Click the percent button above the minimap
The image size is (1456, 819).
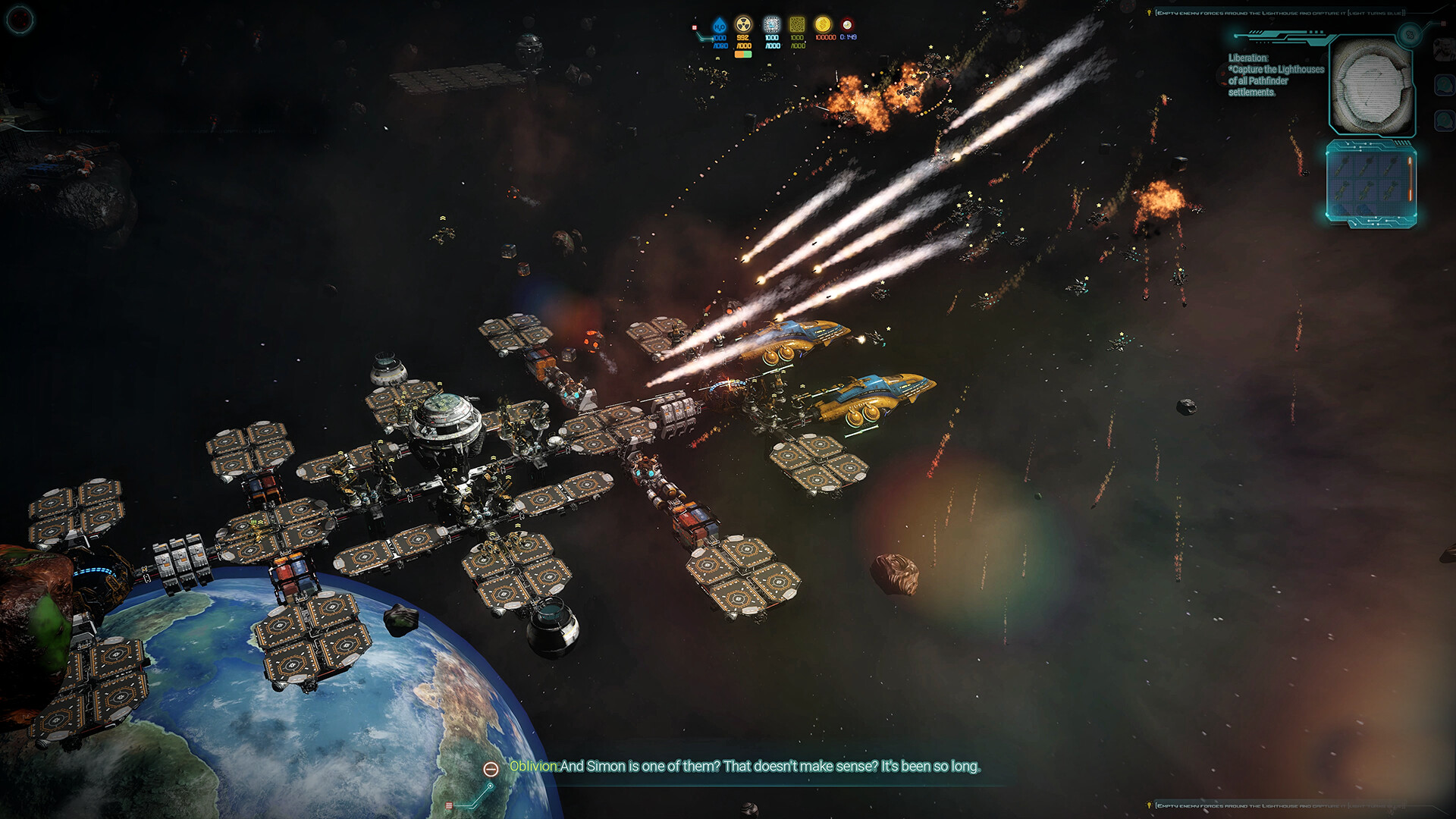pos(1410,34)
